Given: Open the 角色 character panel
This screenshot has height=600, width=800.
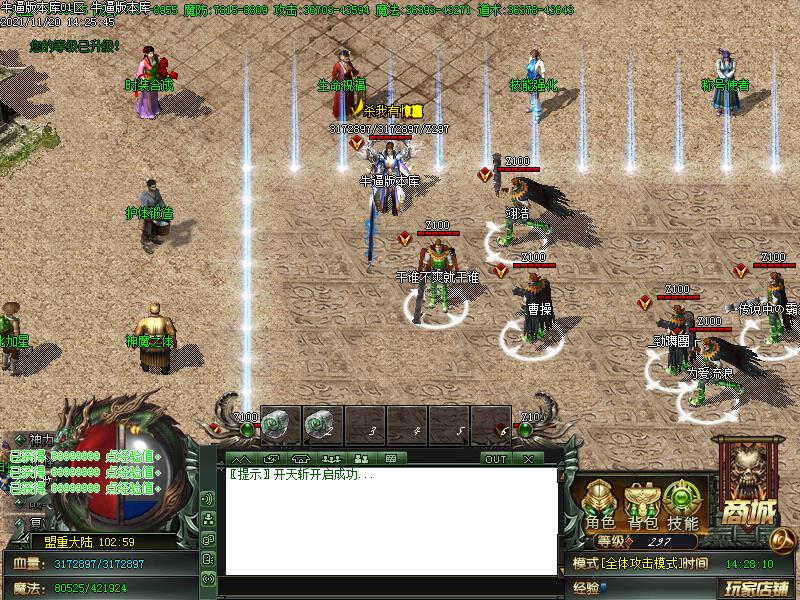Looking at the screenshot, I should coord(601,505).
